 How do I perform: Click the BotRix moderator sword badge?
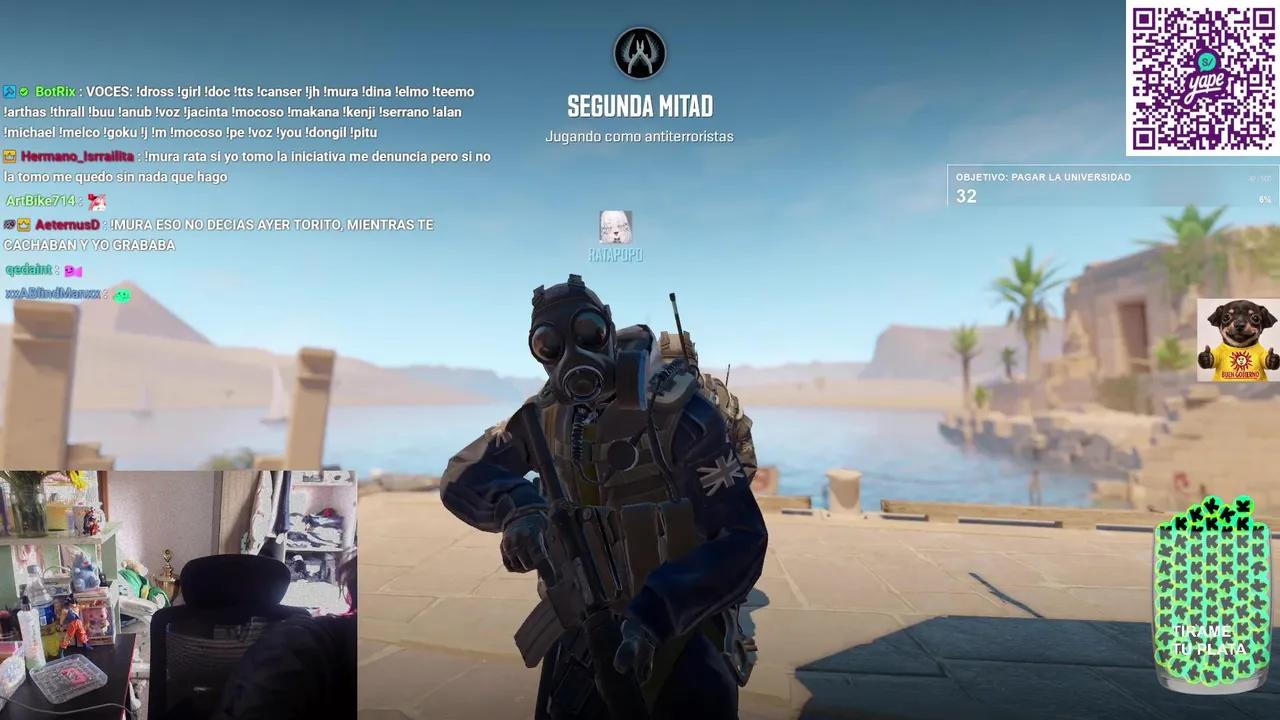click(11, 91)
